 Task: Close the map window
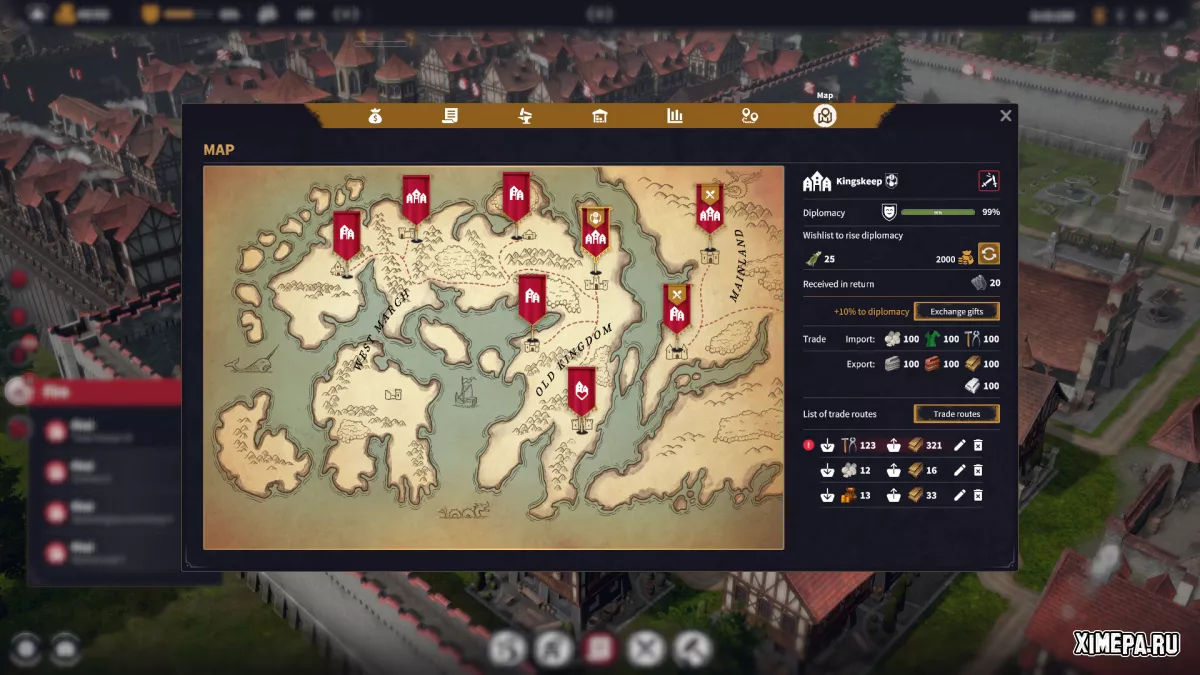tap(1005, 116)
